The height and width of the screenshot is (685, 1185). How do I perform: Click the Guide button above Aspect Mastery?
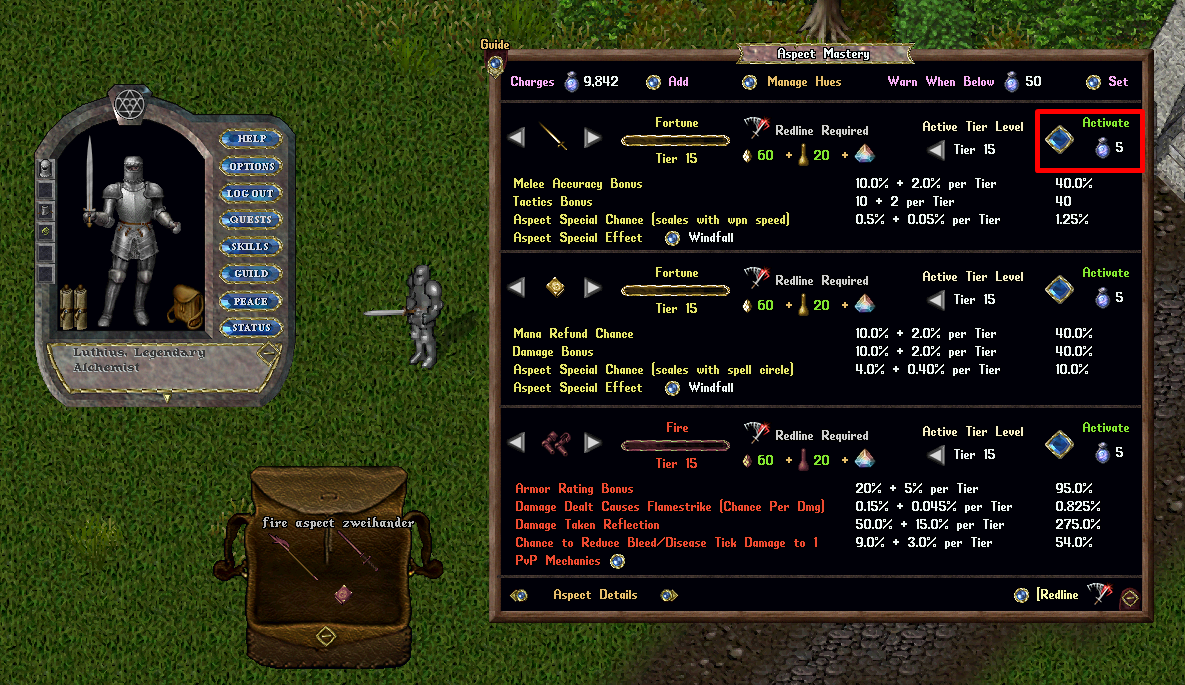coord(494,61)
